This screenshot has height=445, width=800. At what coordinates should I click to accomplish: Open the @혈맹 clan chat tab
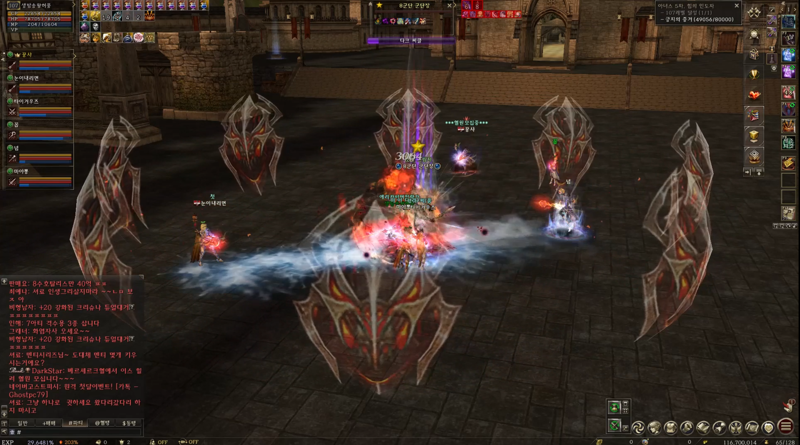[102, 423]
